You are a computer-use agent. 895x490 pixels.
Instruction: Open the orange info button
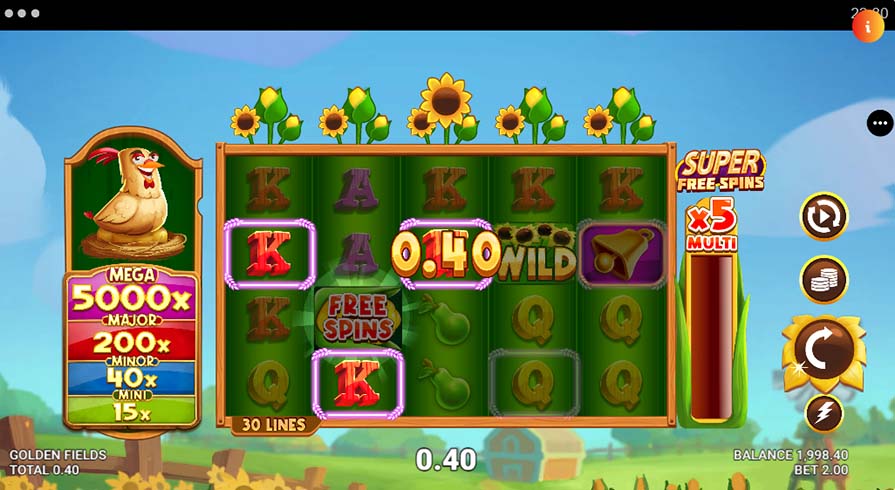[x=867, y=26]
